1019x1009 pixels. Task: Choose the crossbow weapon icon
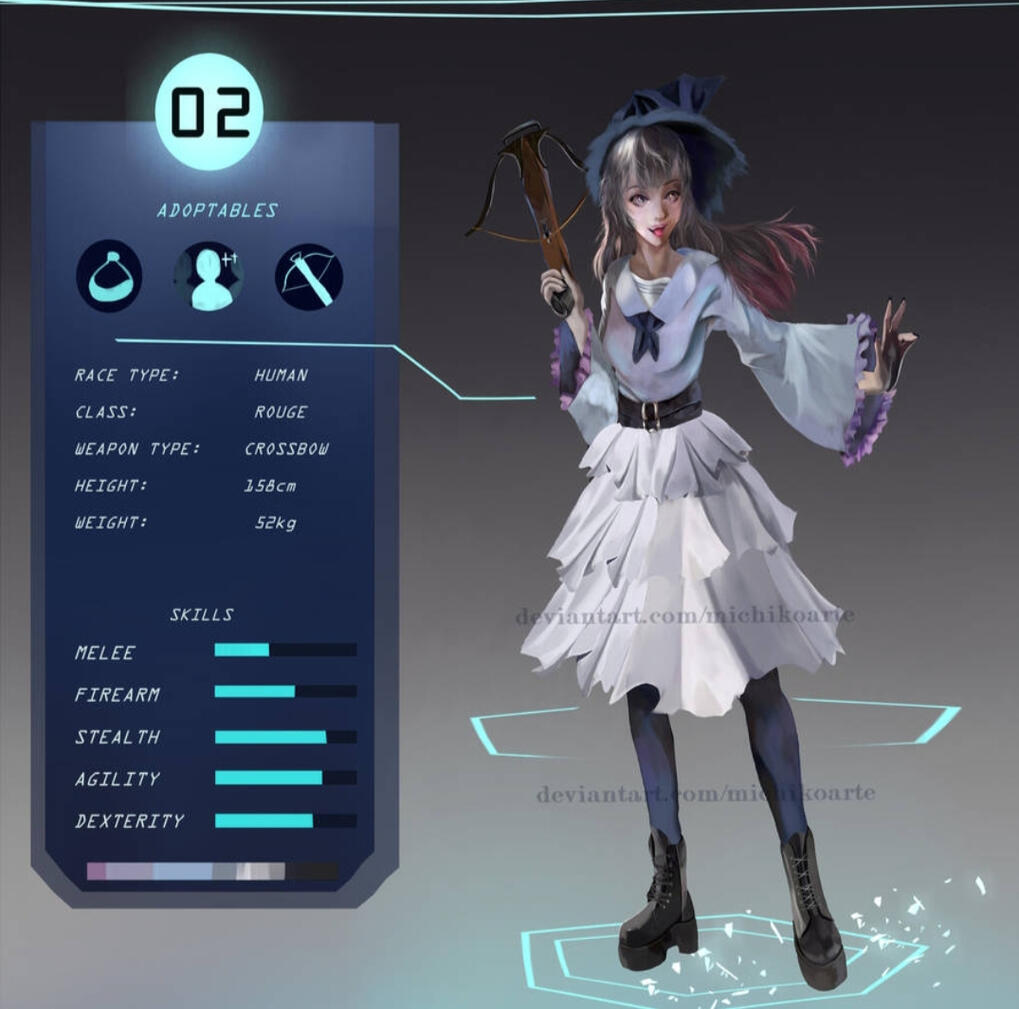coord(309,277)
